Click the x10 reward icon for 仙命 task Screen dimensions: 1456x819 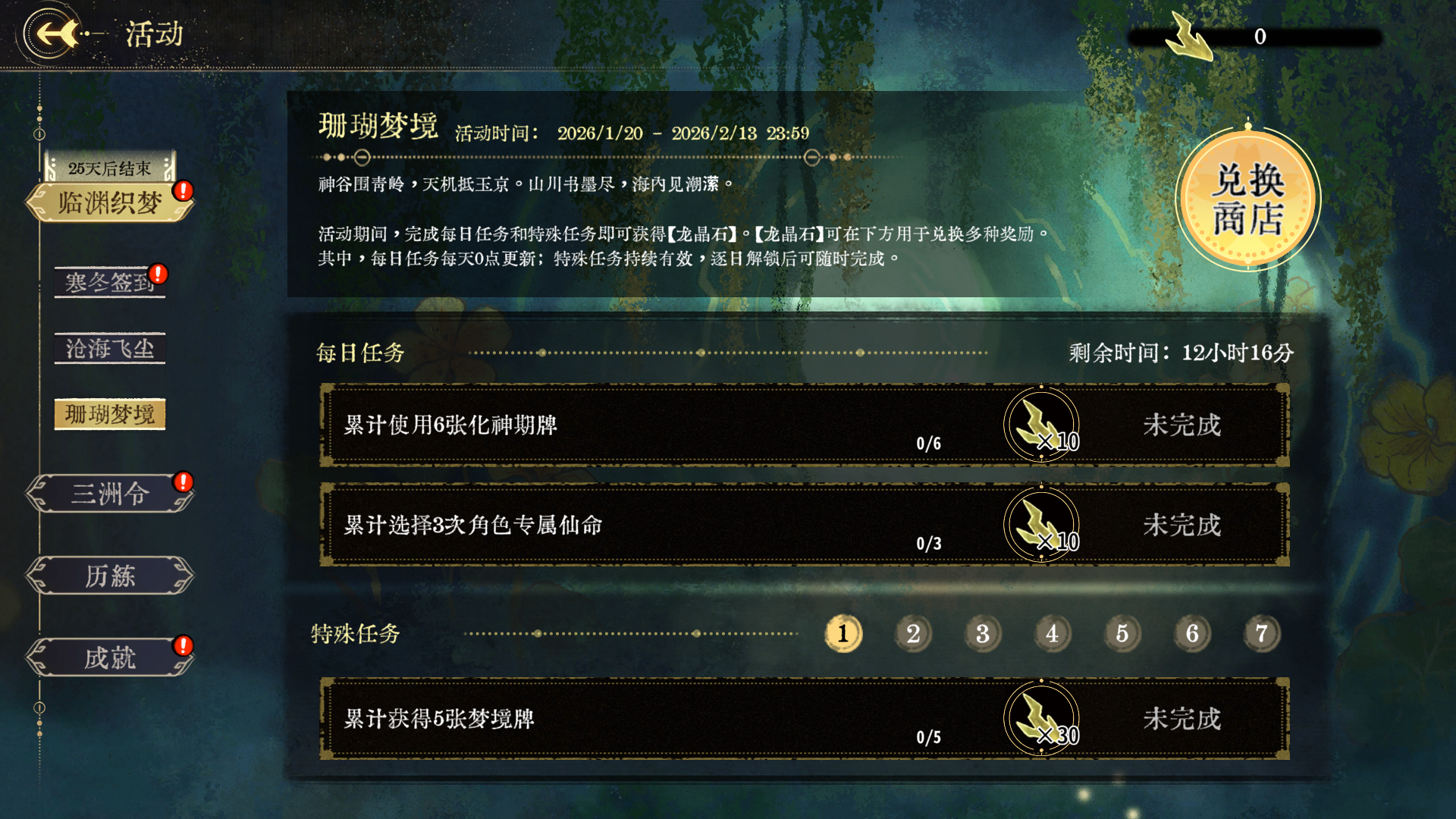(x=1042, y=526)
